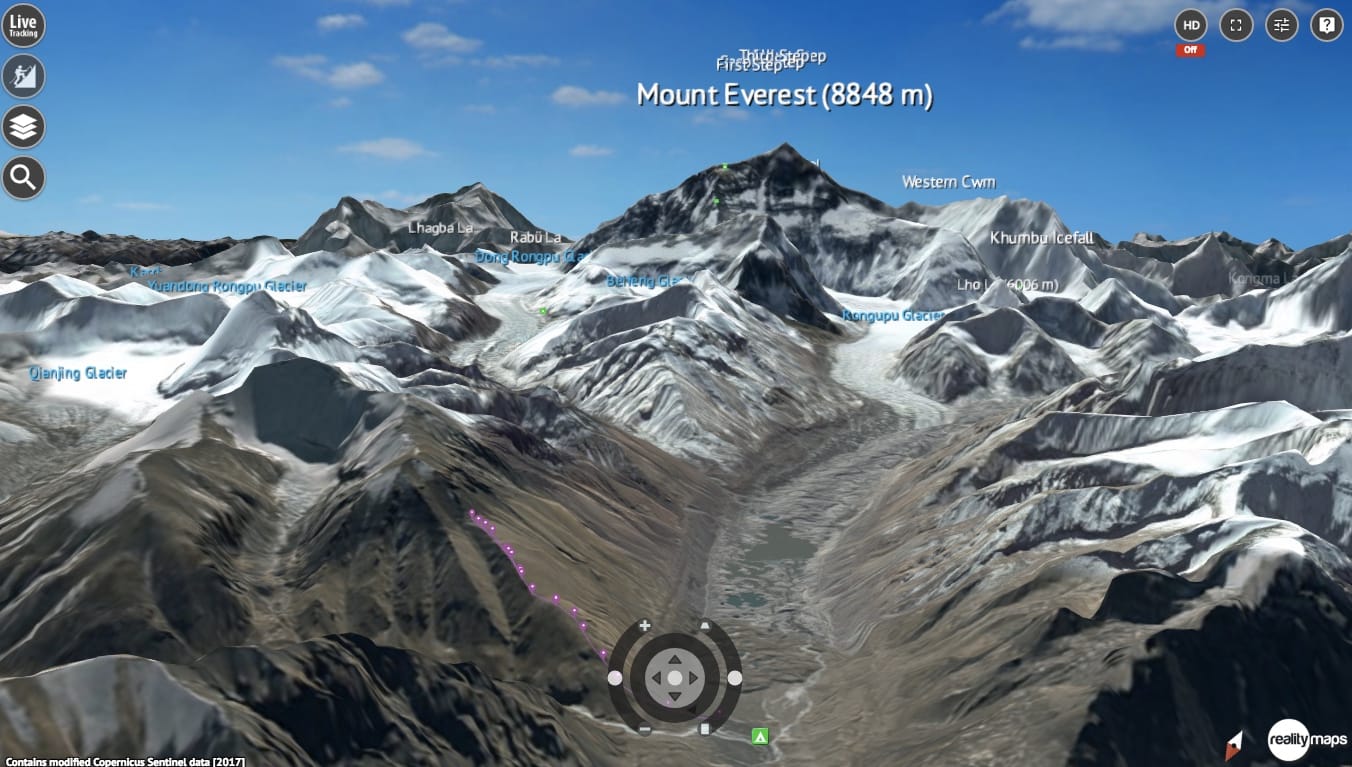Toggle HD mode on
This screenshot has height=767, width=1352.
pyautogui.click(x=1190, y=25)
